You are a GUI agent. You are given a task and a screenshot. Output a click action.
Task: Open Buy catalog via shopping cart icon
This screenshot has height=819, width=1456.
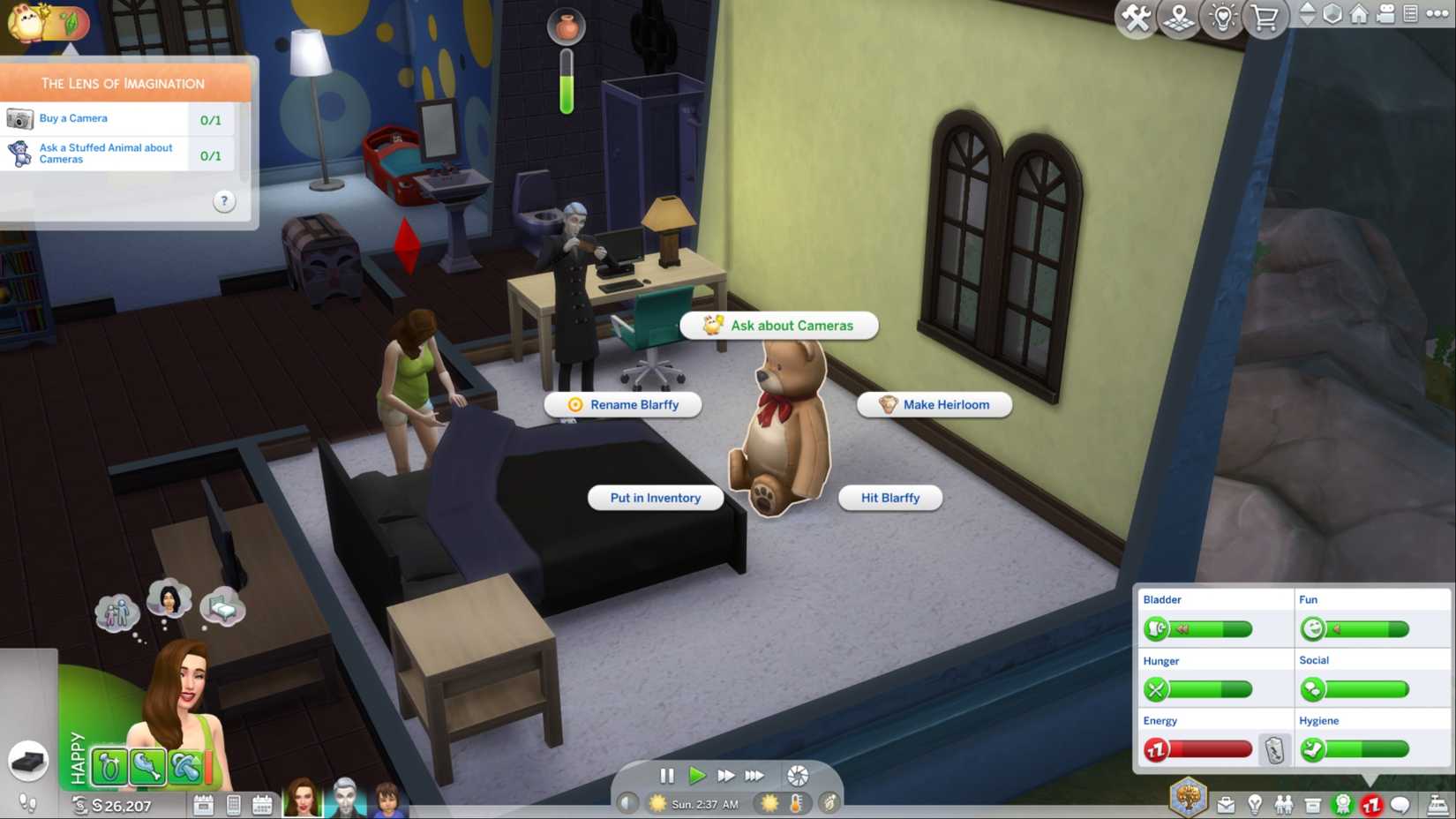1266,19
